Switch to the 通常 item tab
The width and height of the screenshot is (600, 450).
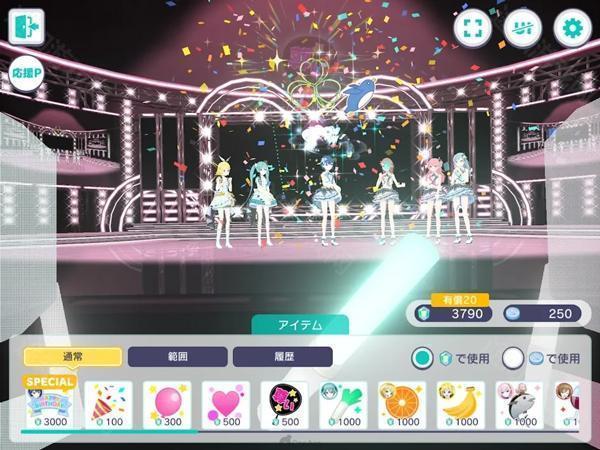point(72,356)
